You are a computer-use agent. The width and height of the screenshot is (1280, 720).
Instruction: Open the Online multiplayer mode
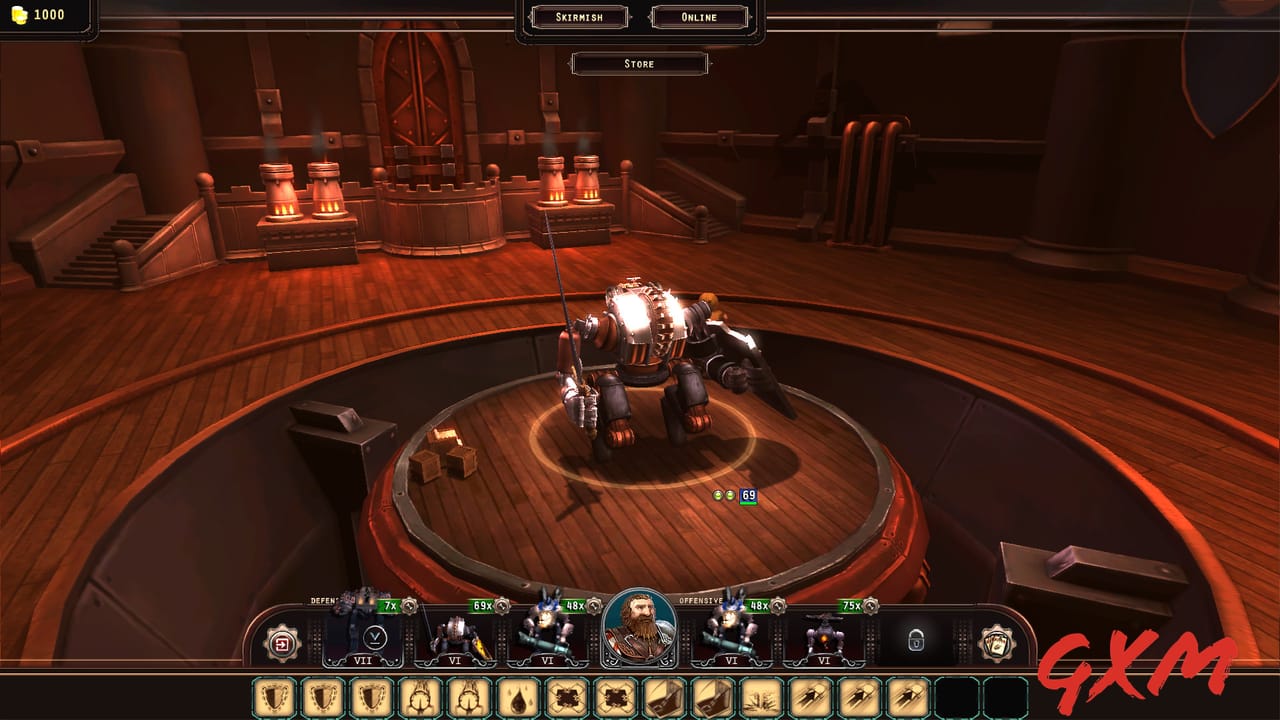(700, 16)
